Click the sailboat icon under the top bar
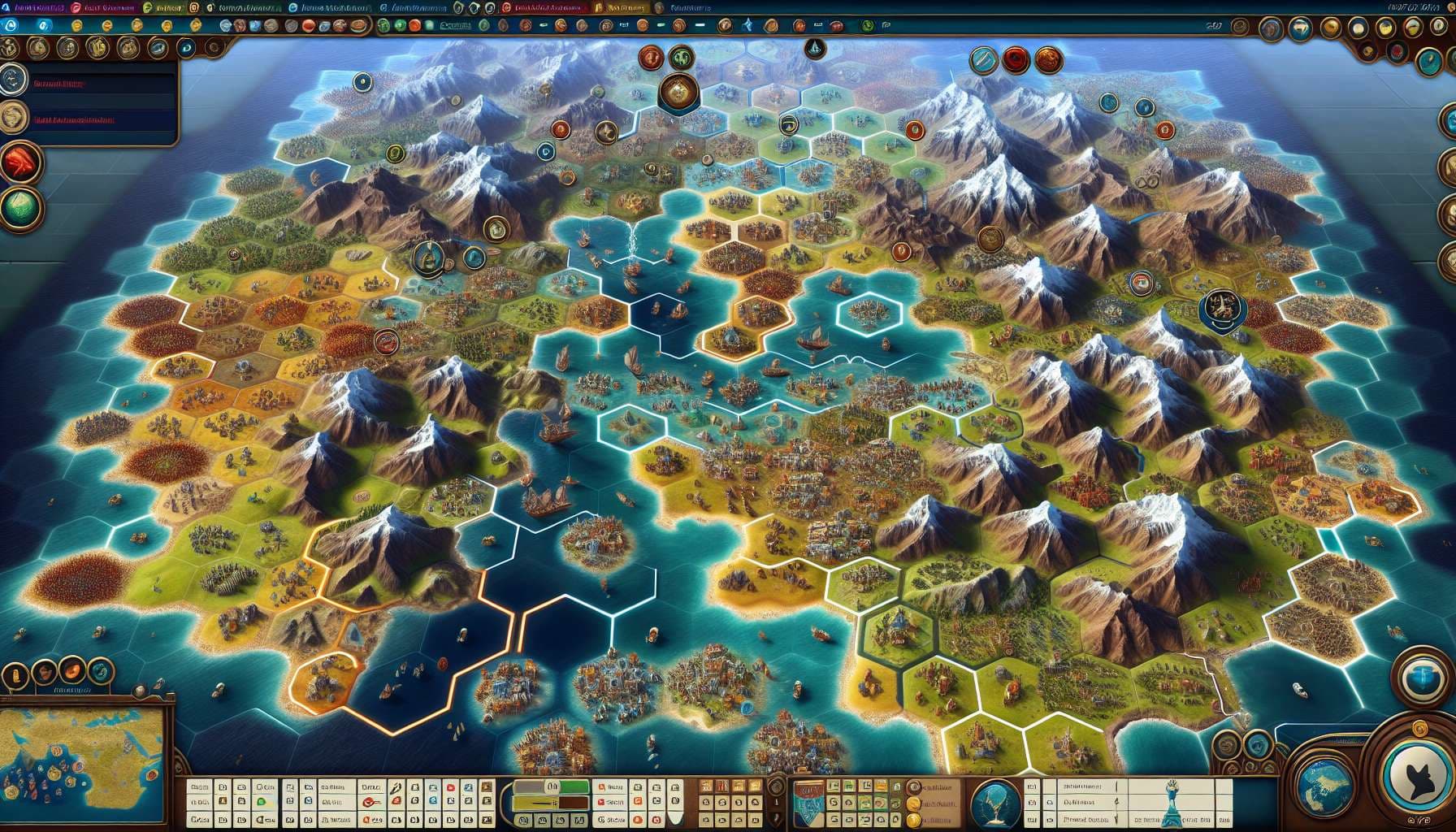Screen dimensions: 1456x832 click(x=814, y=48)
